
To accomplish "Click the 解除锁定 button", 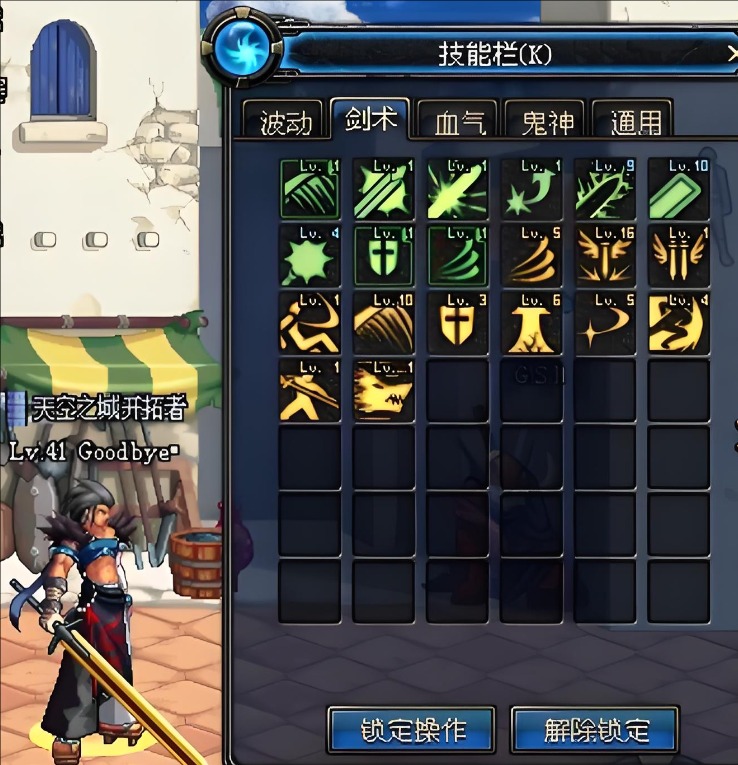I will tap(594, 729).
